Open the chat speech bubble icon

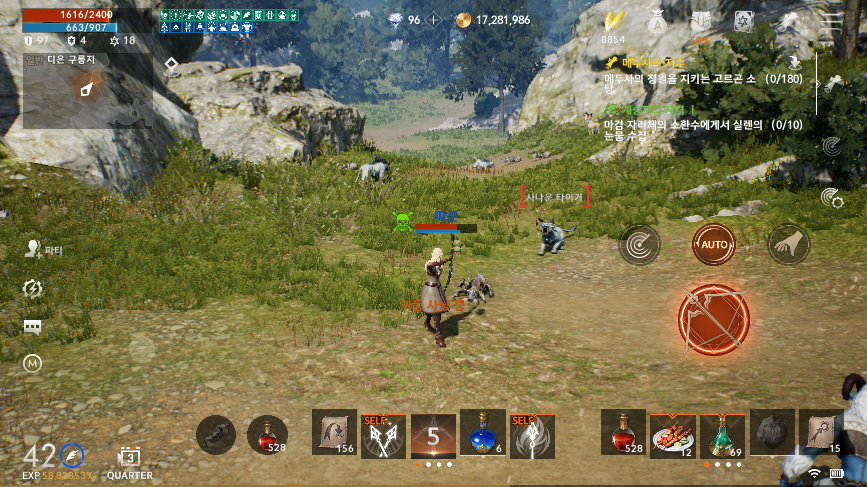[33, 327]
